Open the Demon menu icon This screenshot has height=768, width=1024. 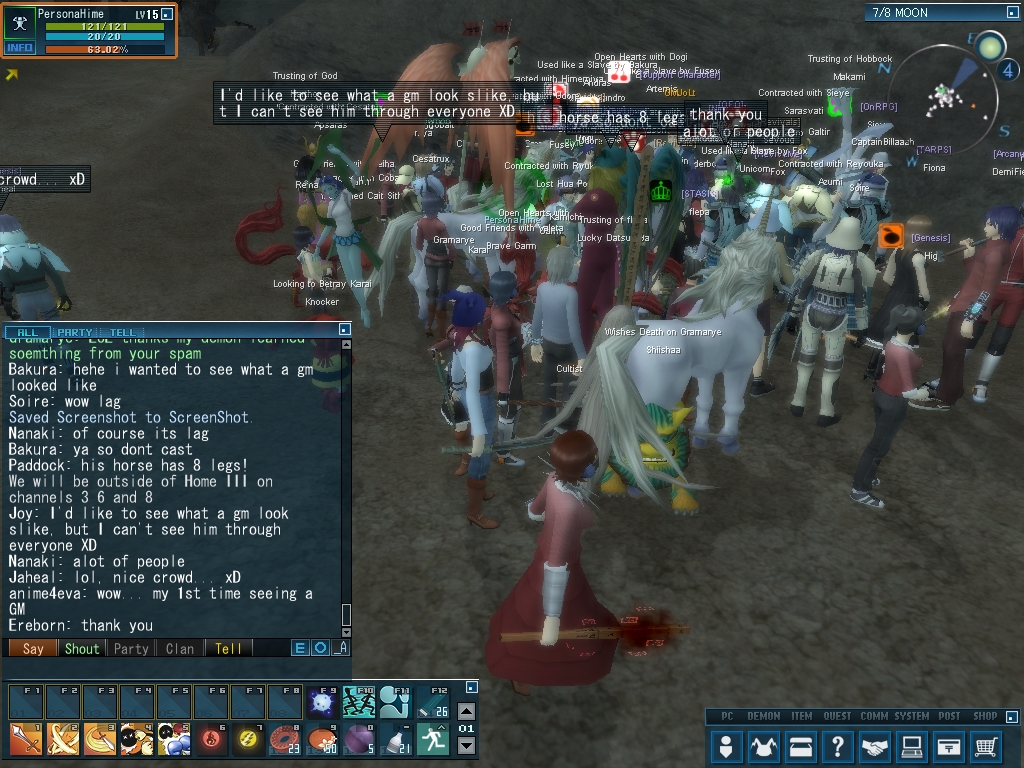coord(765,746)
